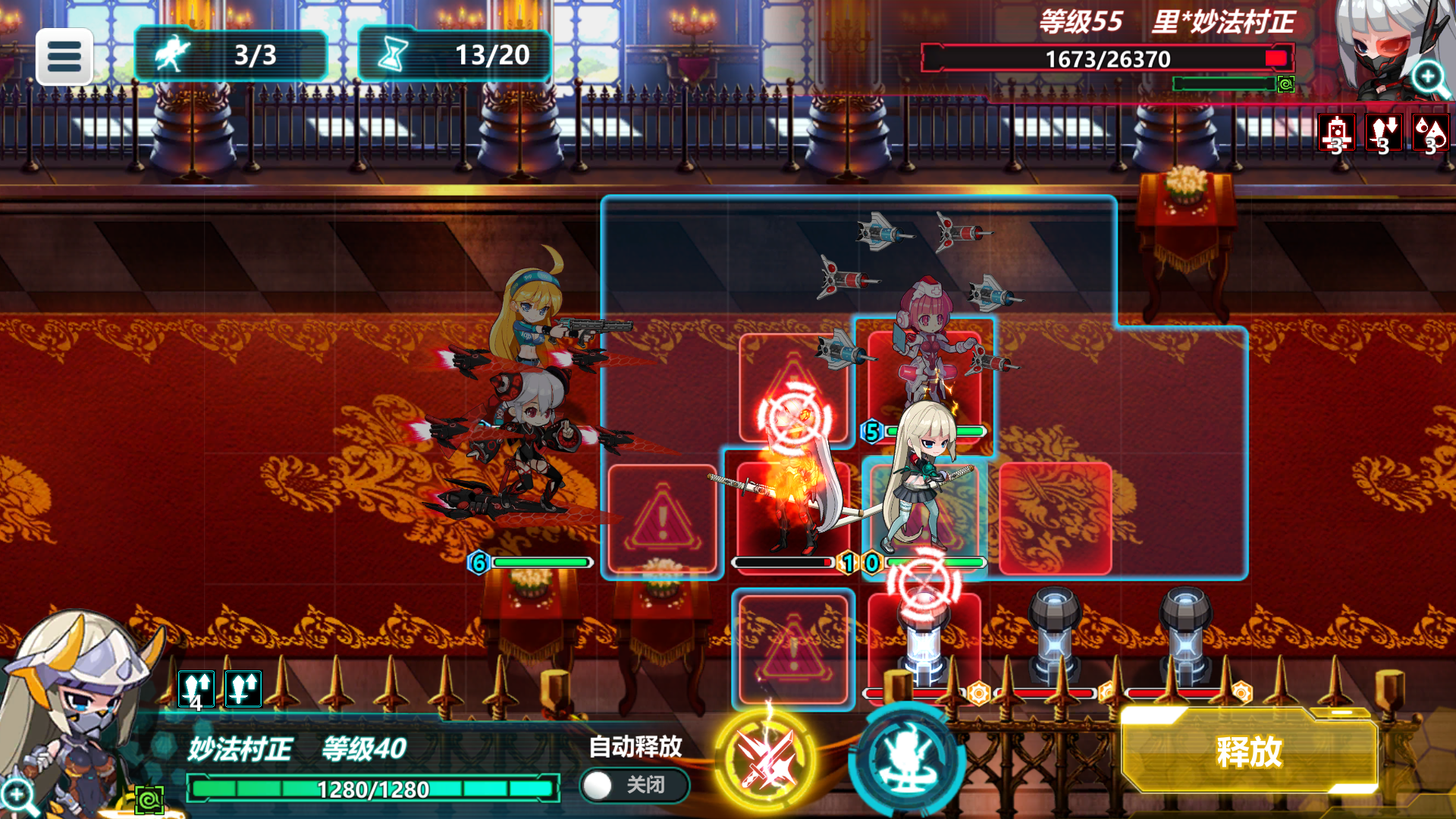Toggle 自动释放 auto-cast off switch

tap(634, 786)
